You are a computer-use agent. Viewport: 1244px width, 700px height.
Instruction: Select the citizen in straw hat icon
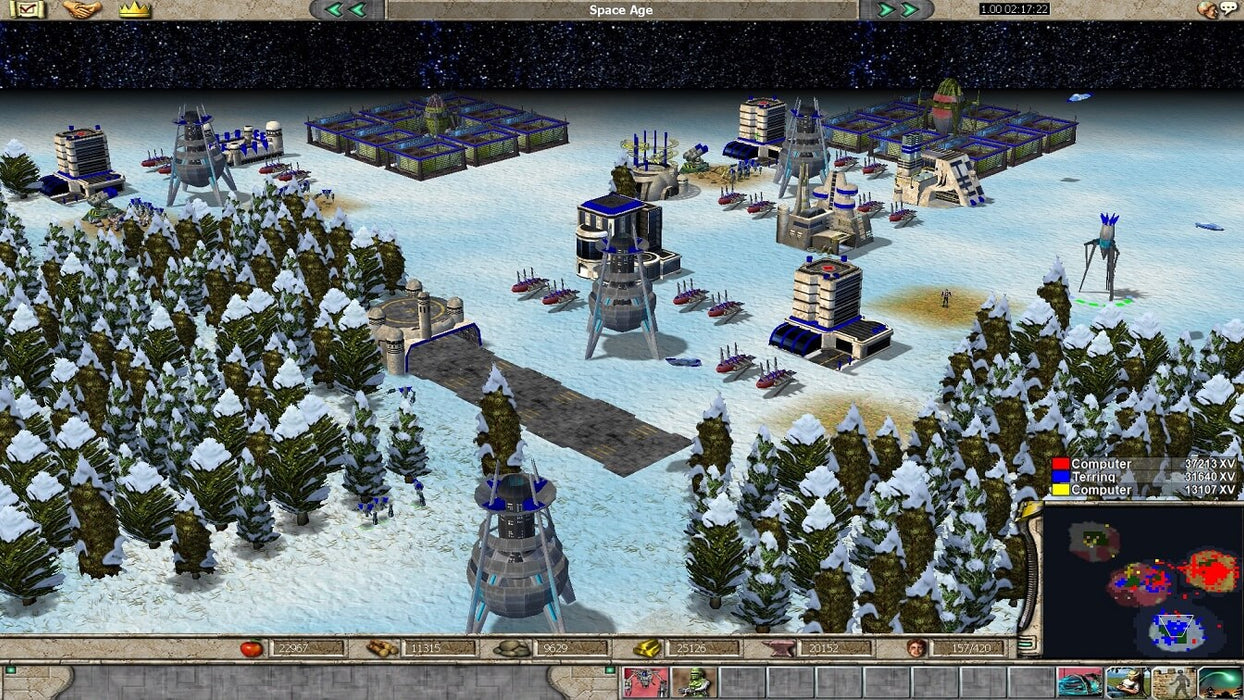[x=1126, y=683]
